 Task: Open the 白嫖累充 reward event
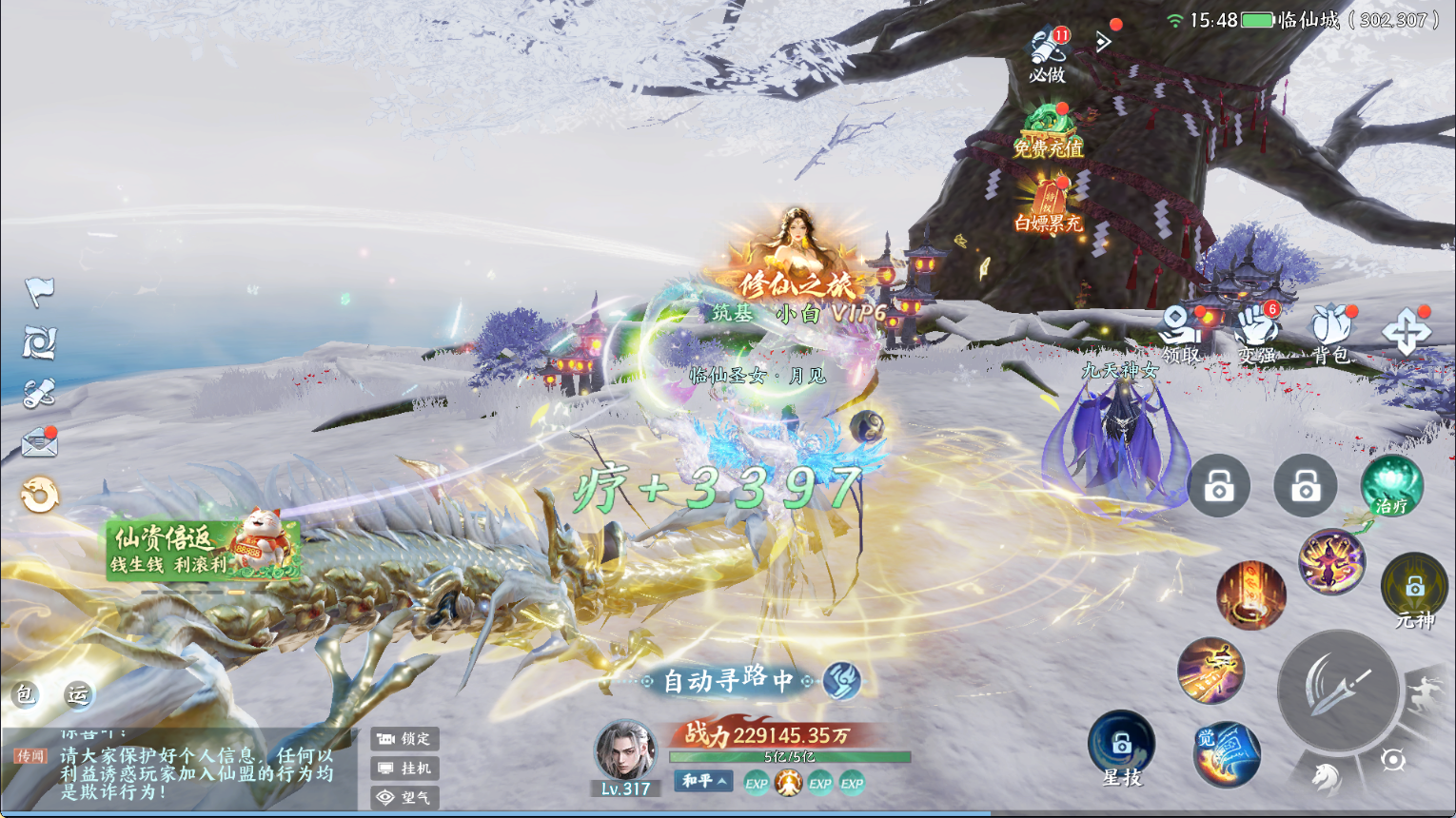pos(1048,206)
